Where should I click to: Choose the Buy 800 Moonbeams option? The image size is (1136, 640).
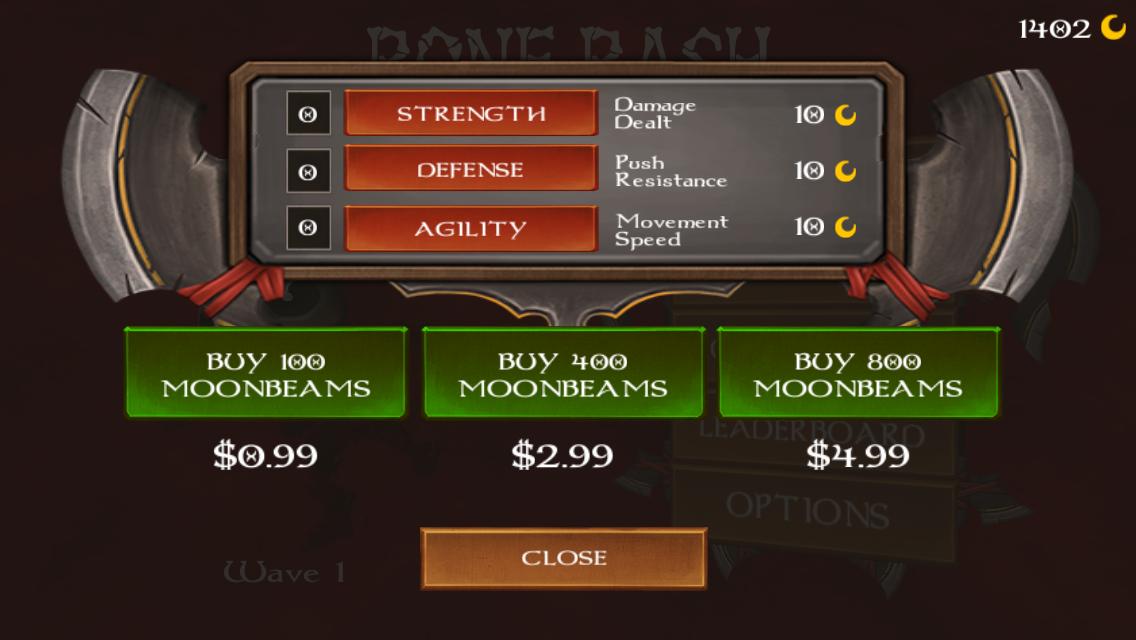pos(858,373)
